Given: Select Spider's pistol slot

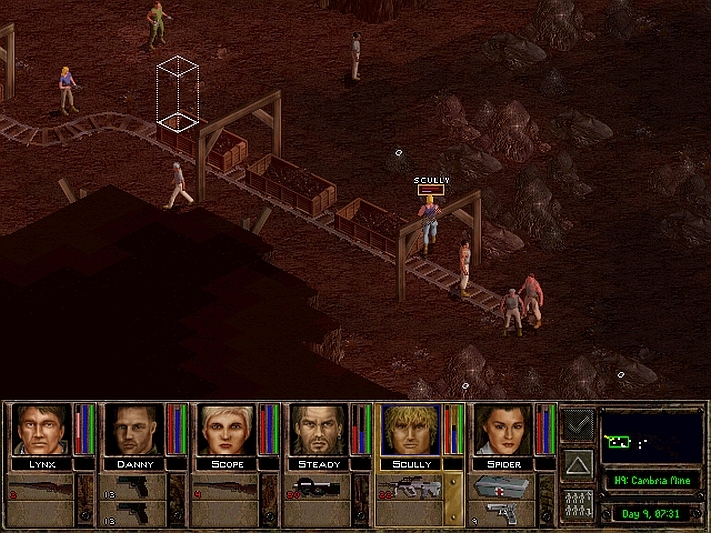Looking at the screenshot, I should pos(500,512).
